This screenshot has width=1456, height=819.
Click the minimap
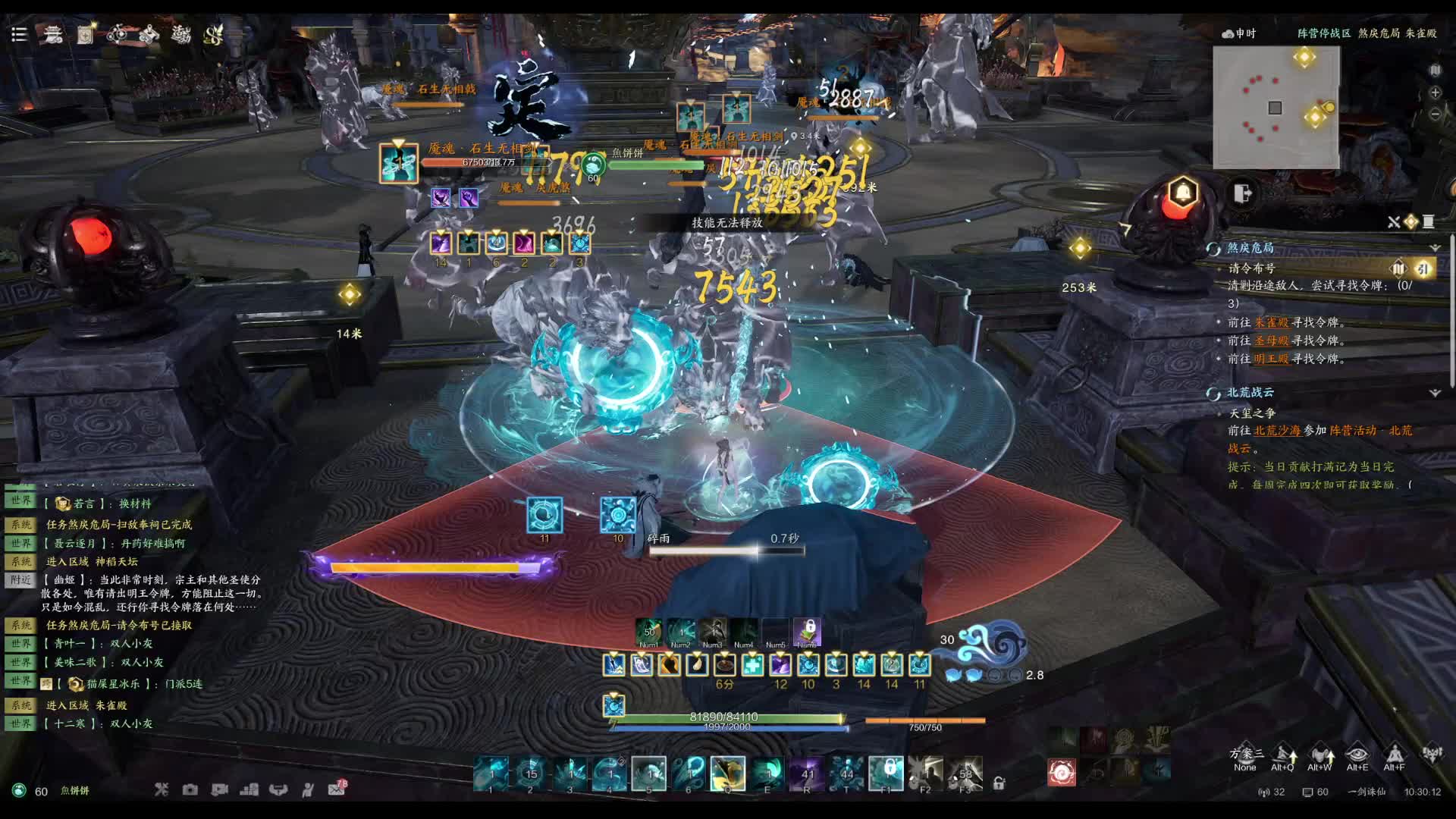pos(1276,108)
